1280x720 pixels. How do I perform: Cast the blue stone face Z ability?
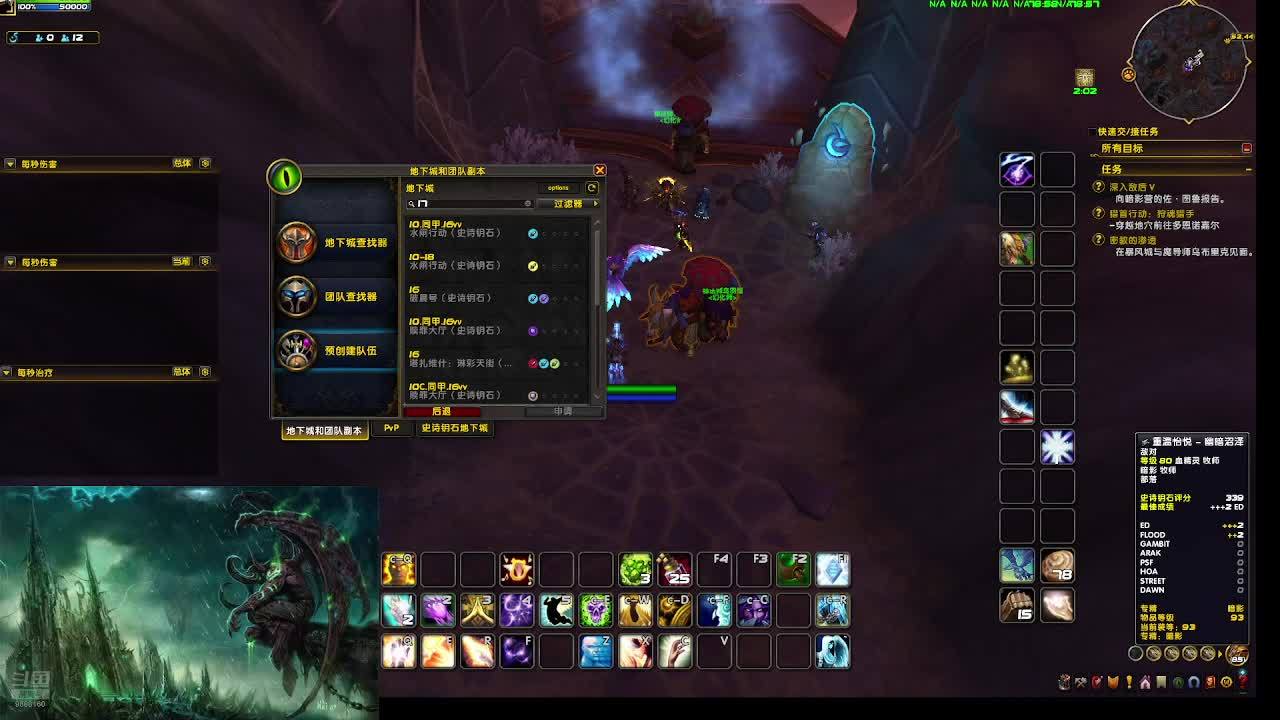[x=596, y=651]
